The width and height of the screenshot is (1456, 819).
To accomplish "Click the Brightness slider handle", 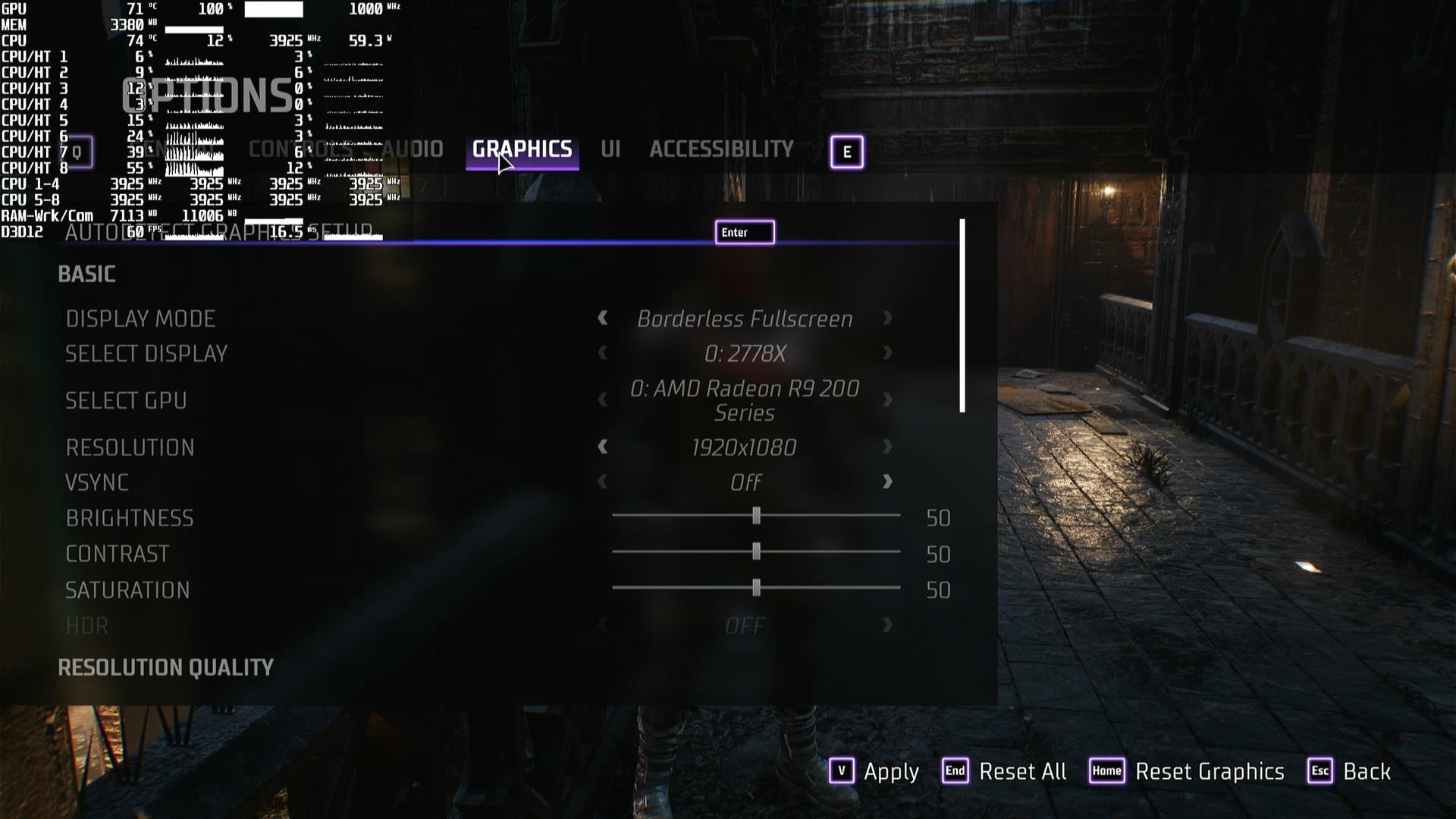I will 756,516.
